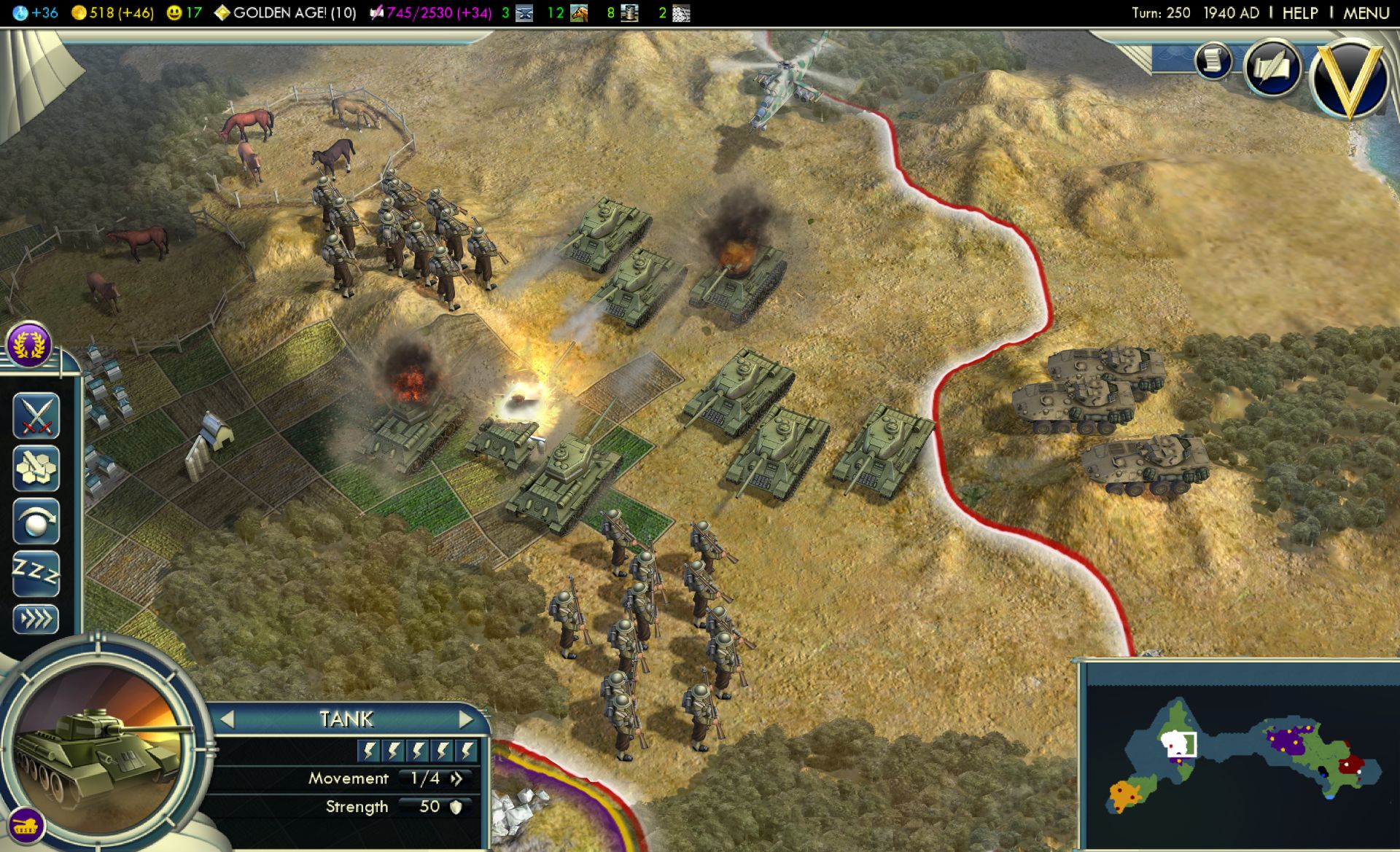
Task: Open the diplomacy overview button
Action: pos(1272,68)
